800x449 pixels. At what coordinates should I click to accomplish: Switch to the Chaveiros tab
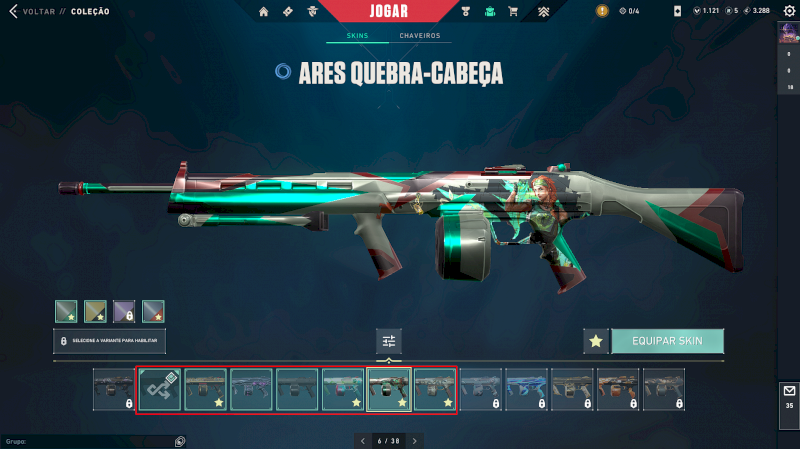[419, 36]
